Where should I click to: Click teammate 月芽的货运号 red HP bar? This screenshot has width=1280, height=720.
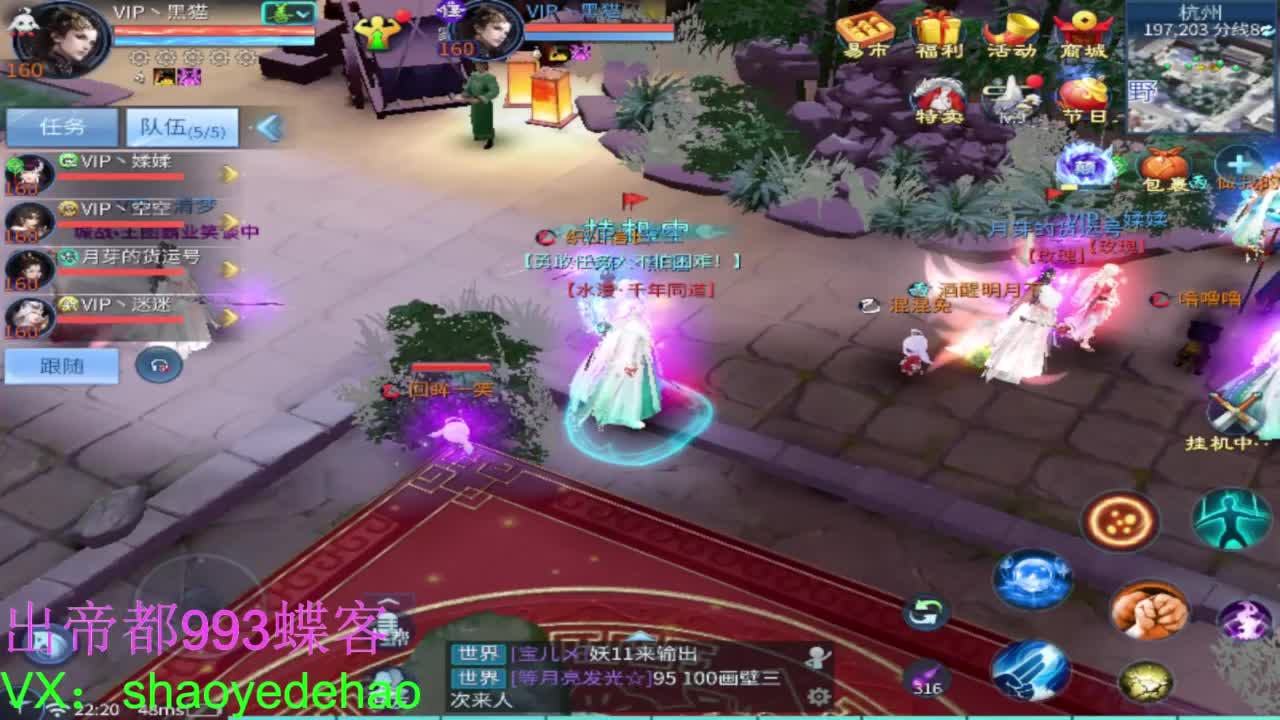click(x=120, y=270)
